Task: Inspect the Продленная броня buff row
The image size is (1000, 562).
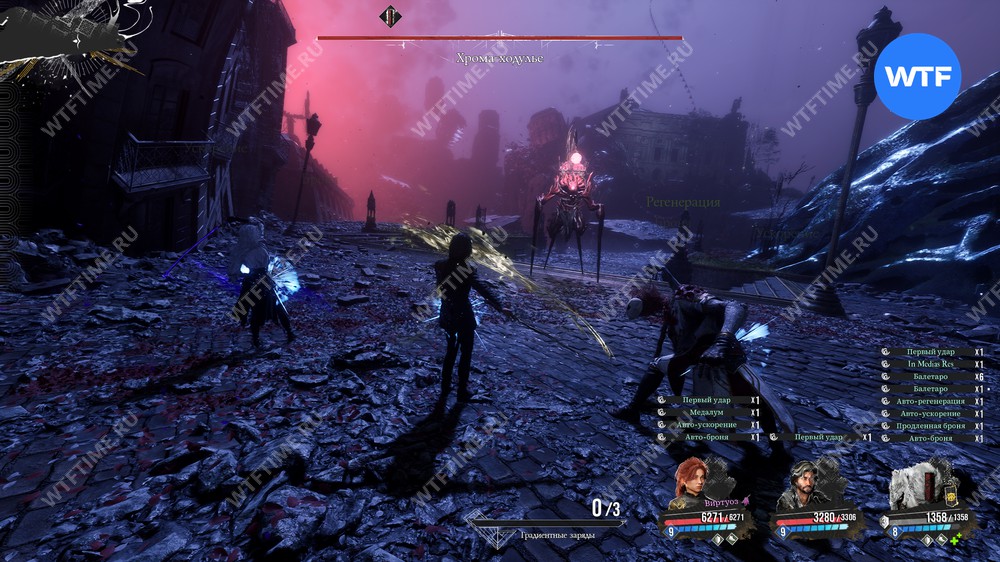Action: [931, 426]
